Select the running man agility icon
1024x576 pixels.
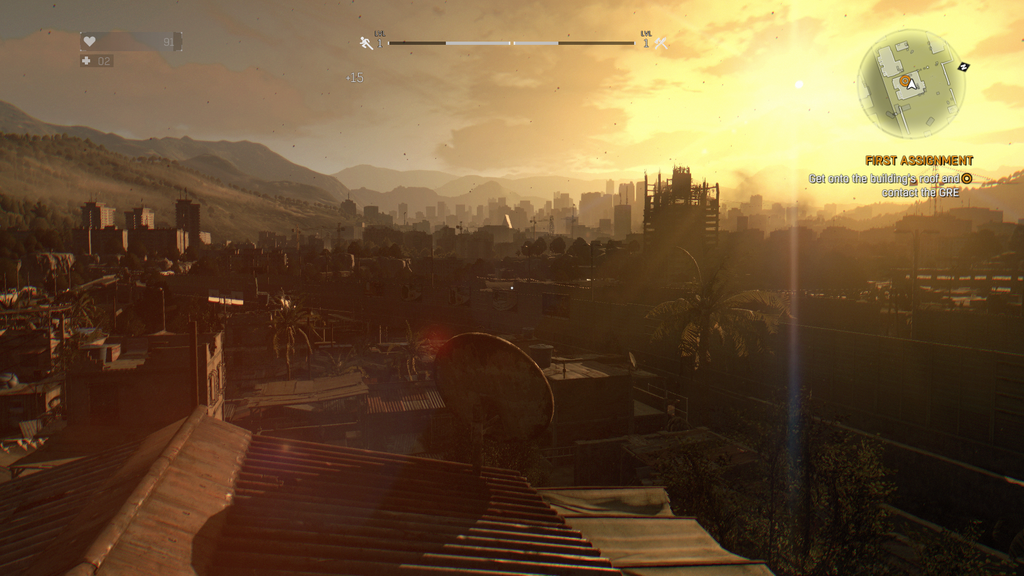coord(366,43)
